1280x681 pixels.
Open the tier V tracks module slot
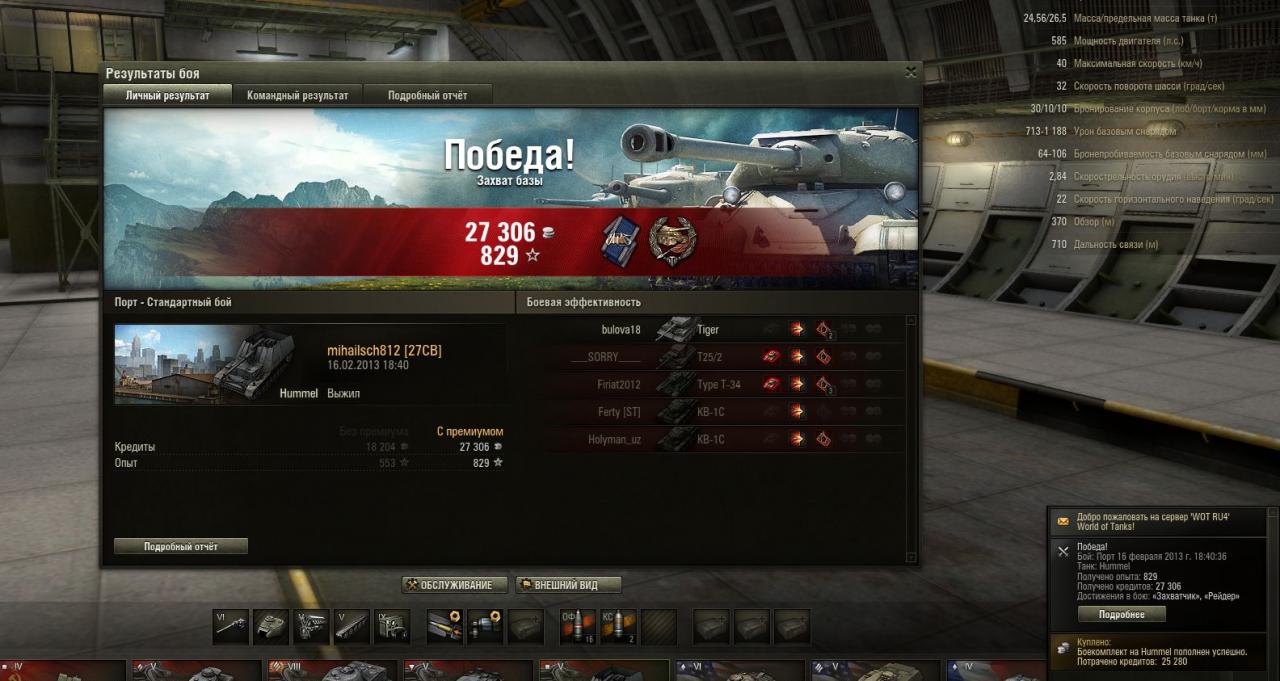[x=352, y=627]
